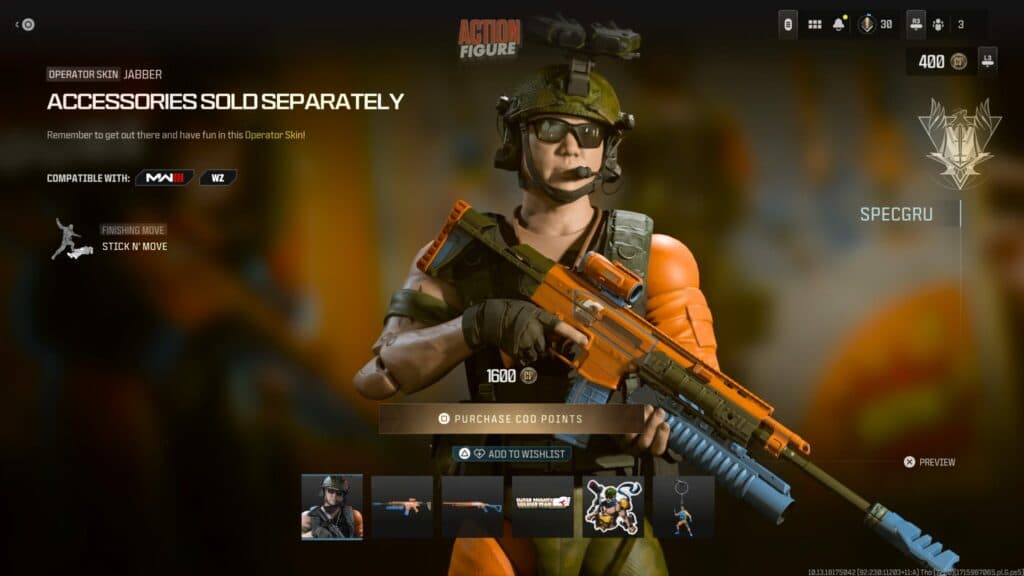Screen dimensions: 1024x576
Task: Click the battle pass token icon
Action: tap(866, 24)
